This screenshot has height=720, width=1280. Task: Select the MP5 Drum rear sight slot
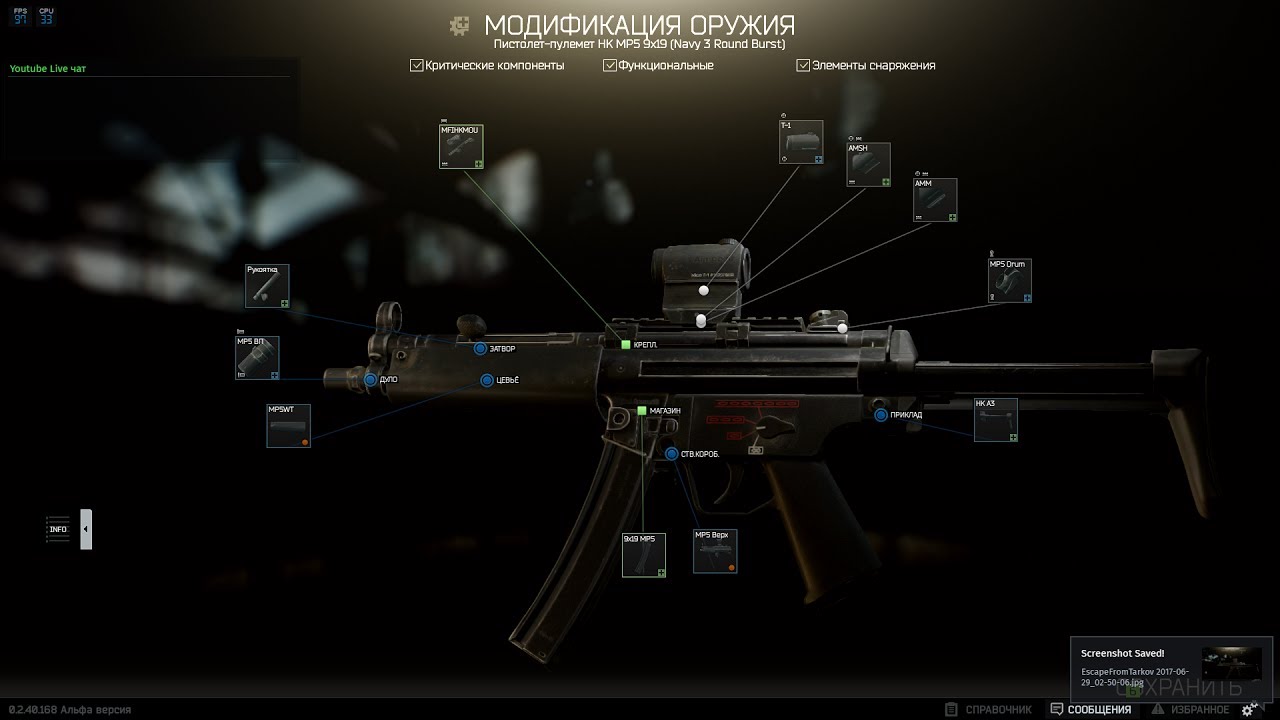point(1009,281)
